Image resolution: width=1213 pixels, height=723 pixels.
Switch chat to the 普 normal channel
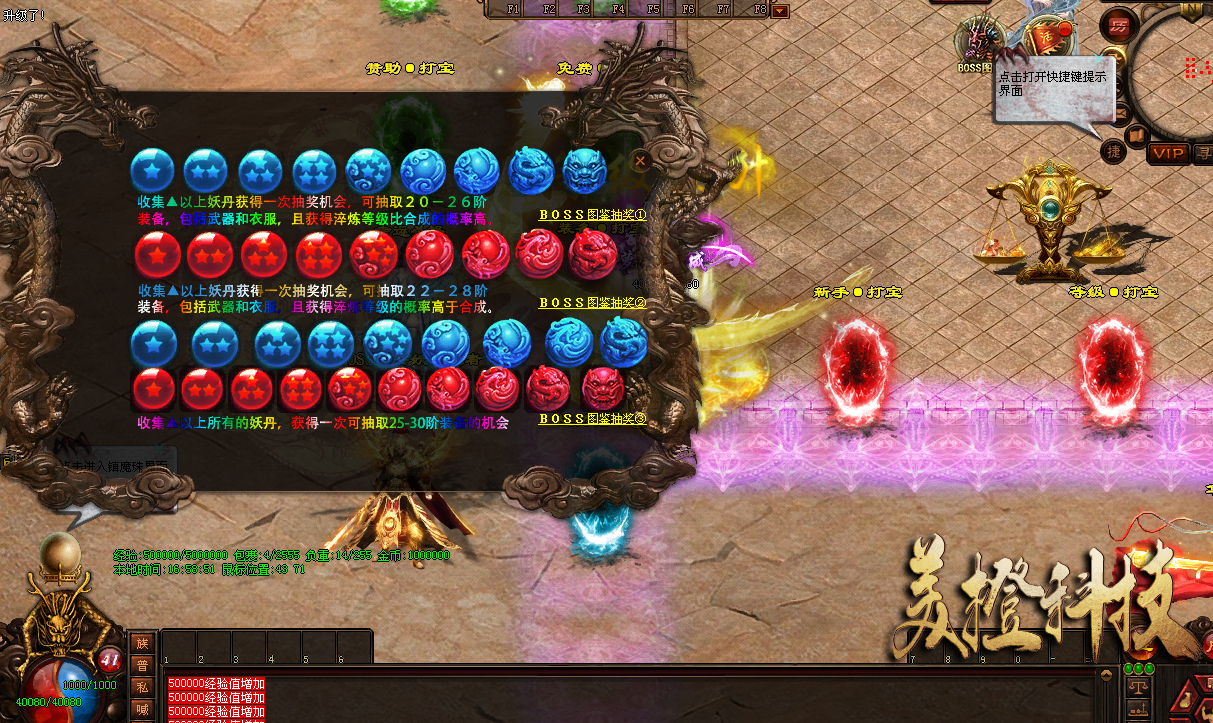[x=142, y=665]
